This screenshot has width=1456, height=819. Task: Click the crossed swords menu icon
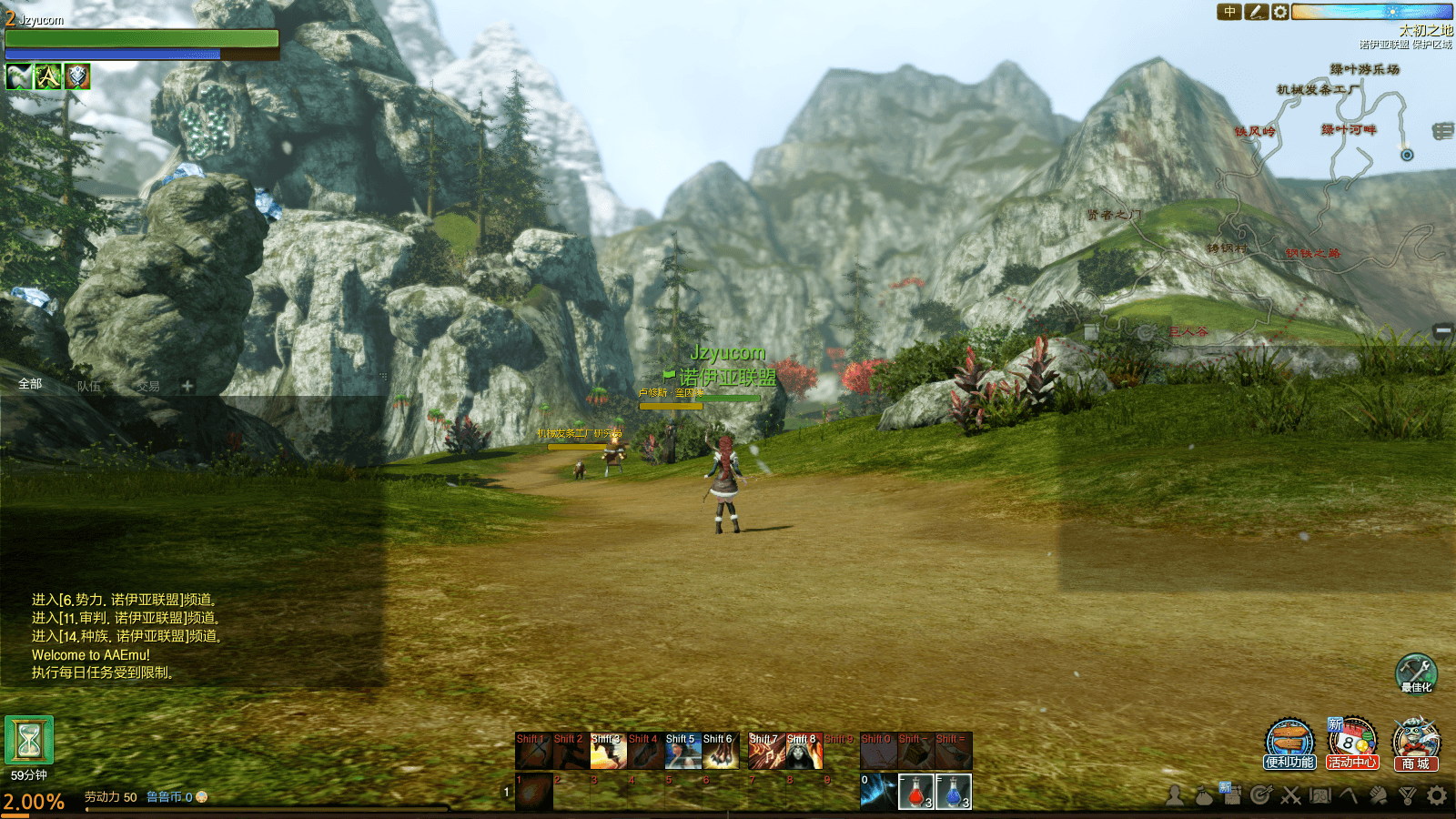(x=1290, y=796)
